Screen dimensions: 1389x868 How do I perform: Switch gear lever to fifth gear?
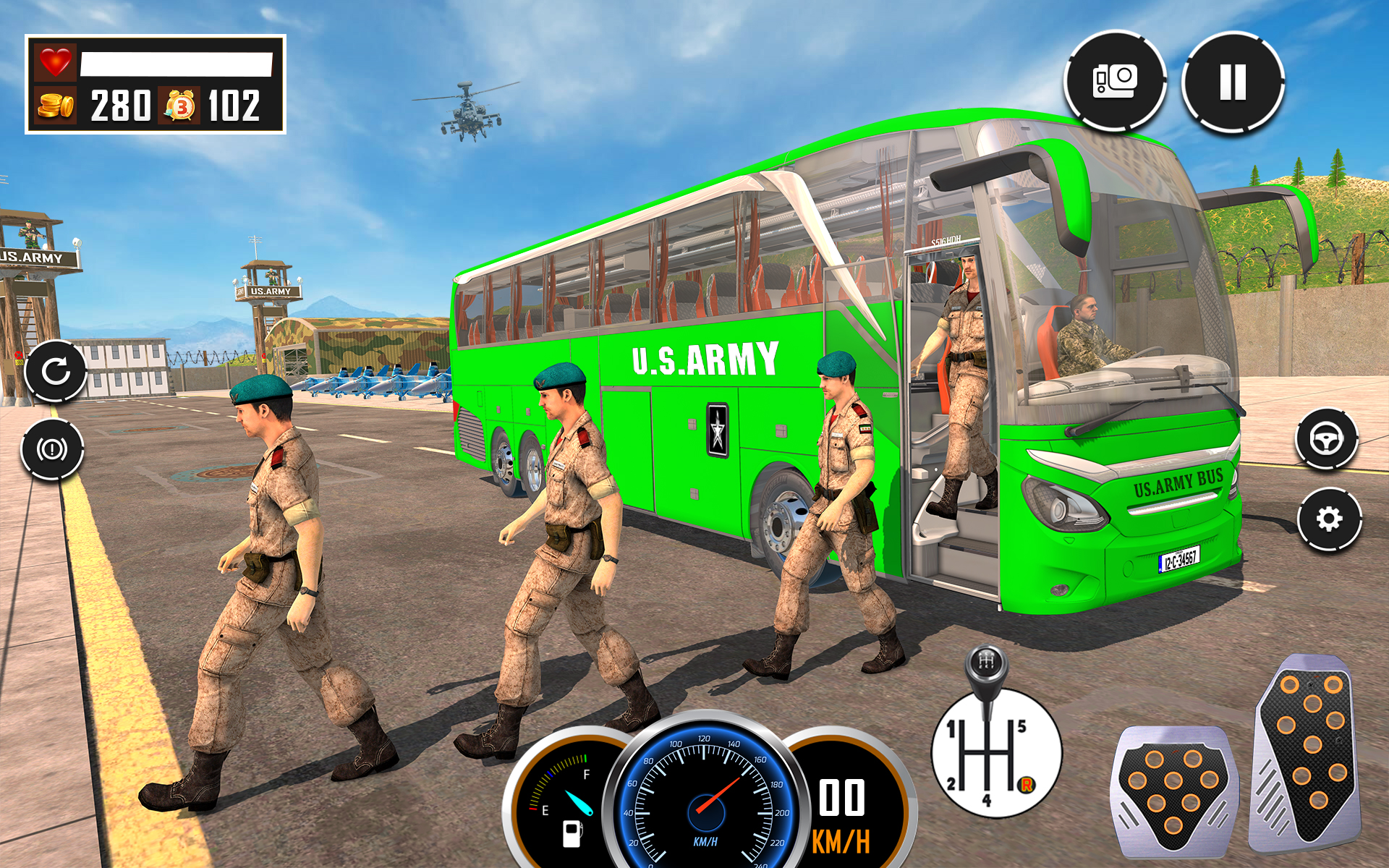pyautogui.click(x=1020, y=726)
